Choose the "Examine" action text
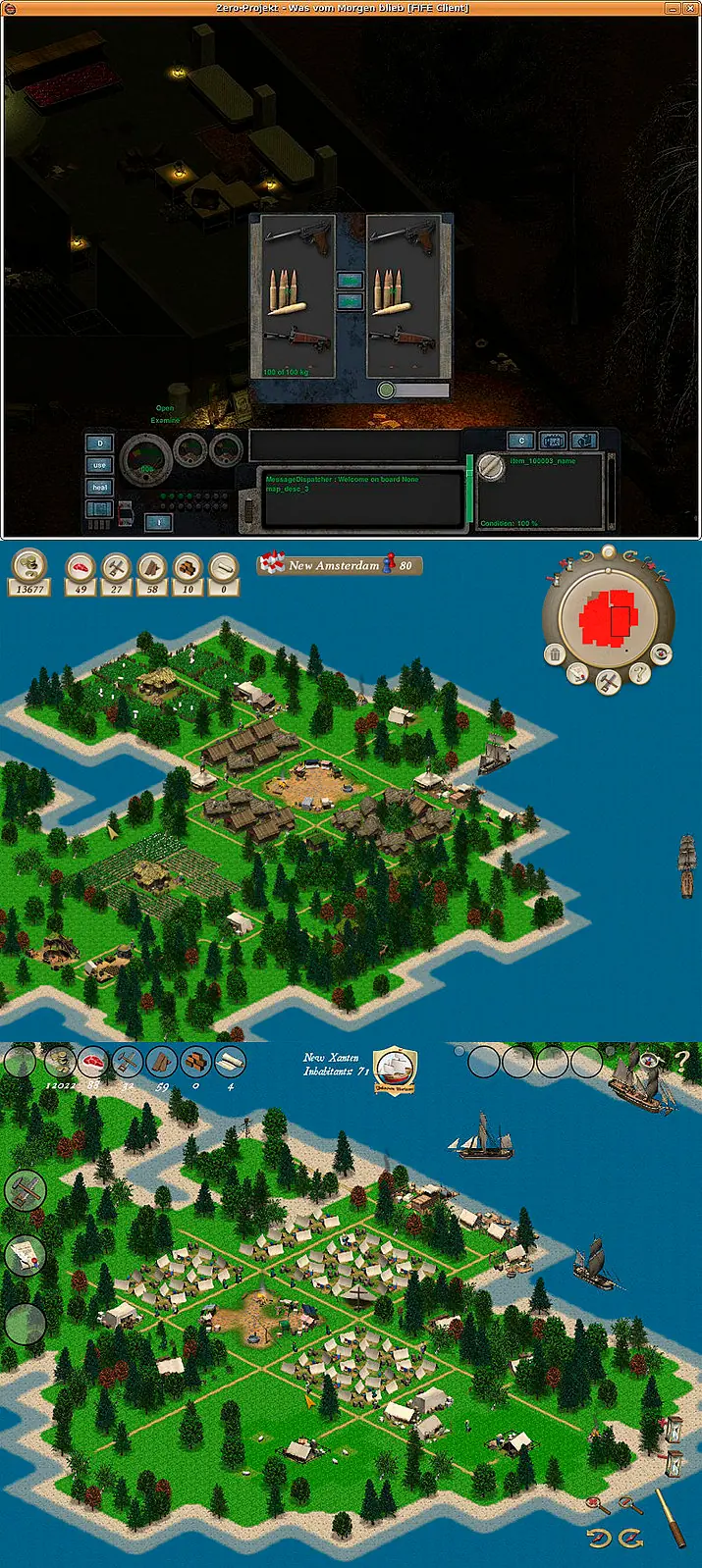The width and height of the screenshot is (702, 1568). pos(165,420)
